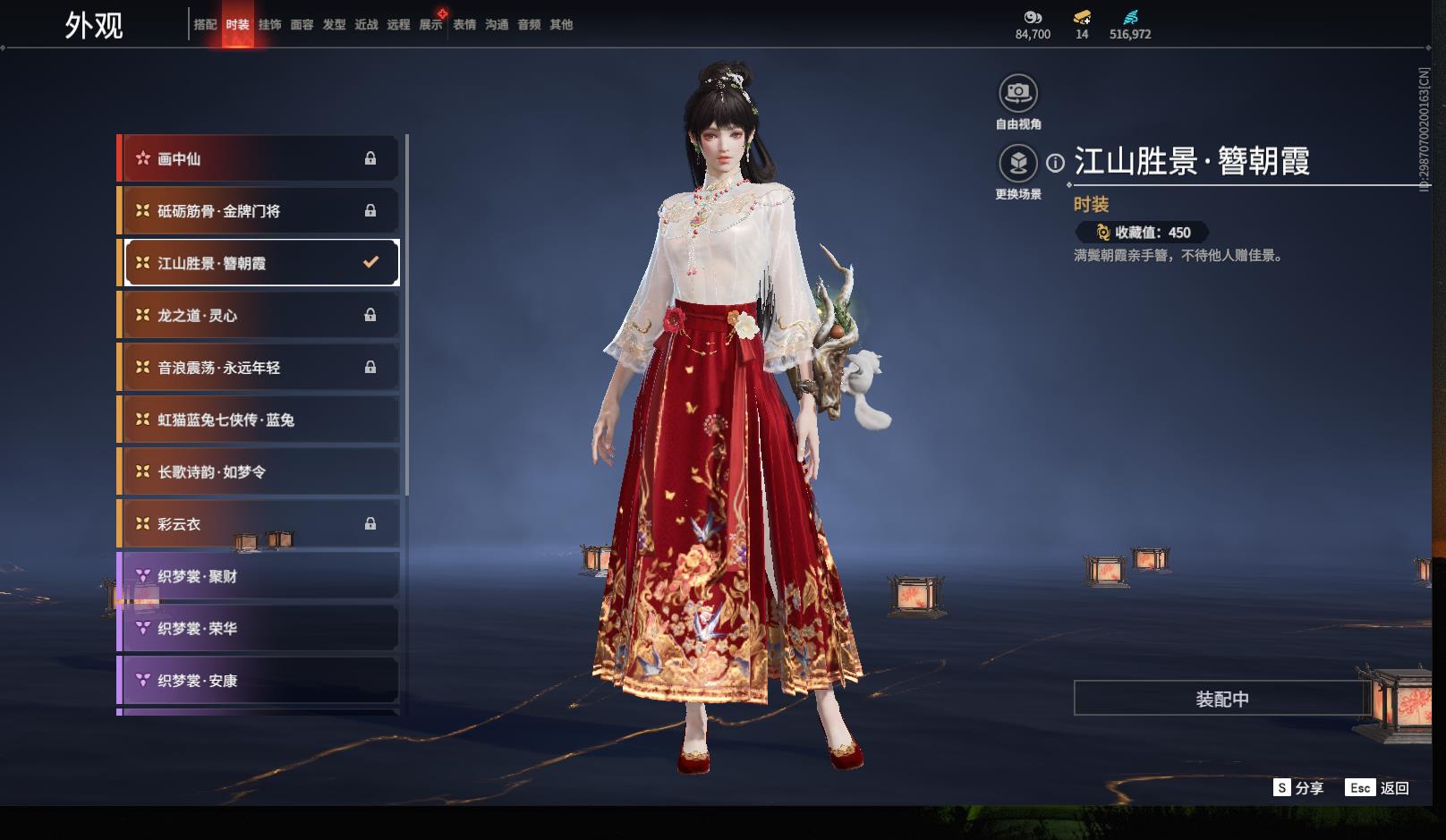Viewport: 1446px width, 840px height.
Task: Select the 长歌诗韵·如梦令 outfit
Action: [x=259, y=471]
